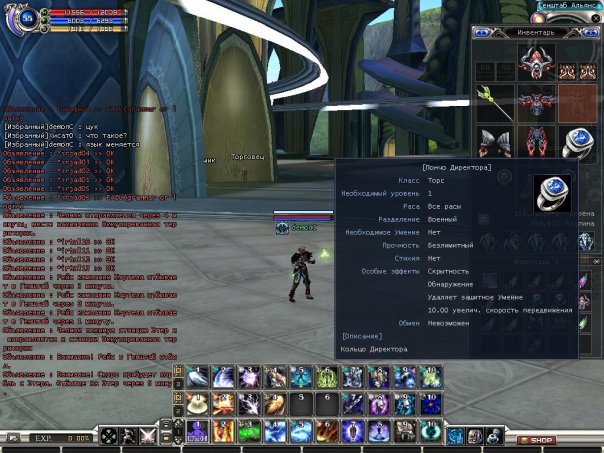Activate the first skill in the top hotbar row
Screen dimensions: 604x453
(x=197, y=377)
